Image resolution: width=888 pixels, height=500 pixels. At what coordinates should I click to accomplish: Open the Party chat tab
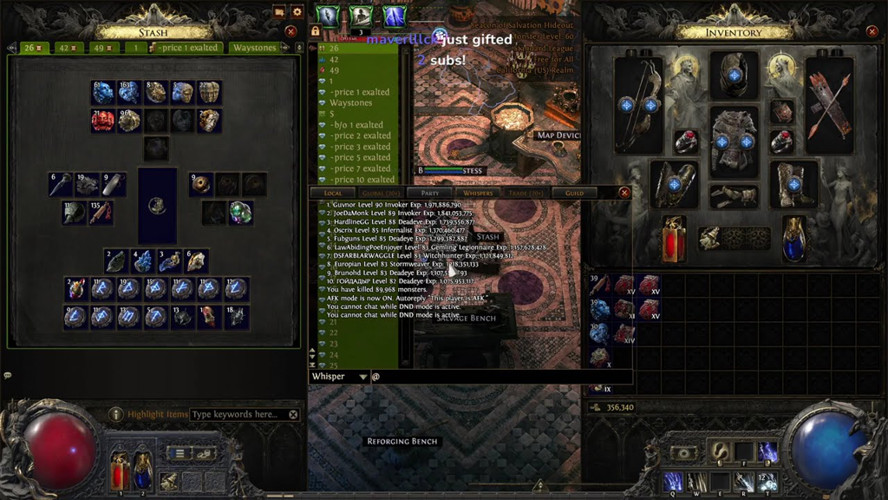pyautogui.click(x=431, y=192)
